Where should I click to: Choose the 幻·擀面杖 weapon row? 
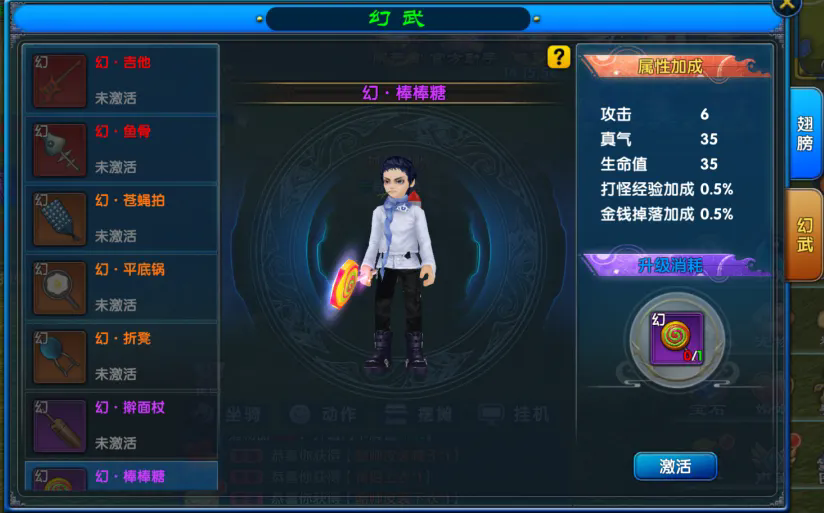122,425
